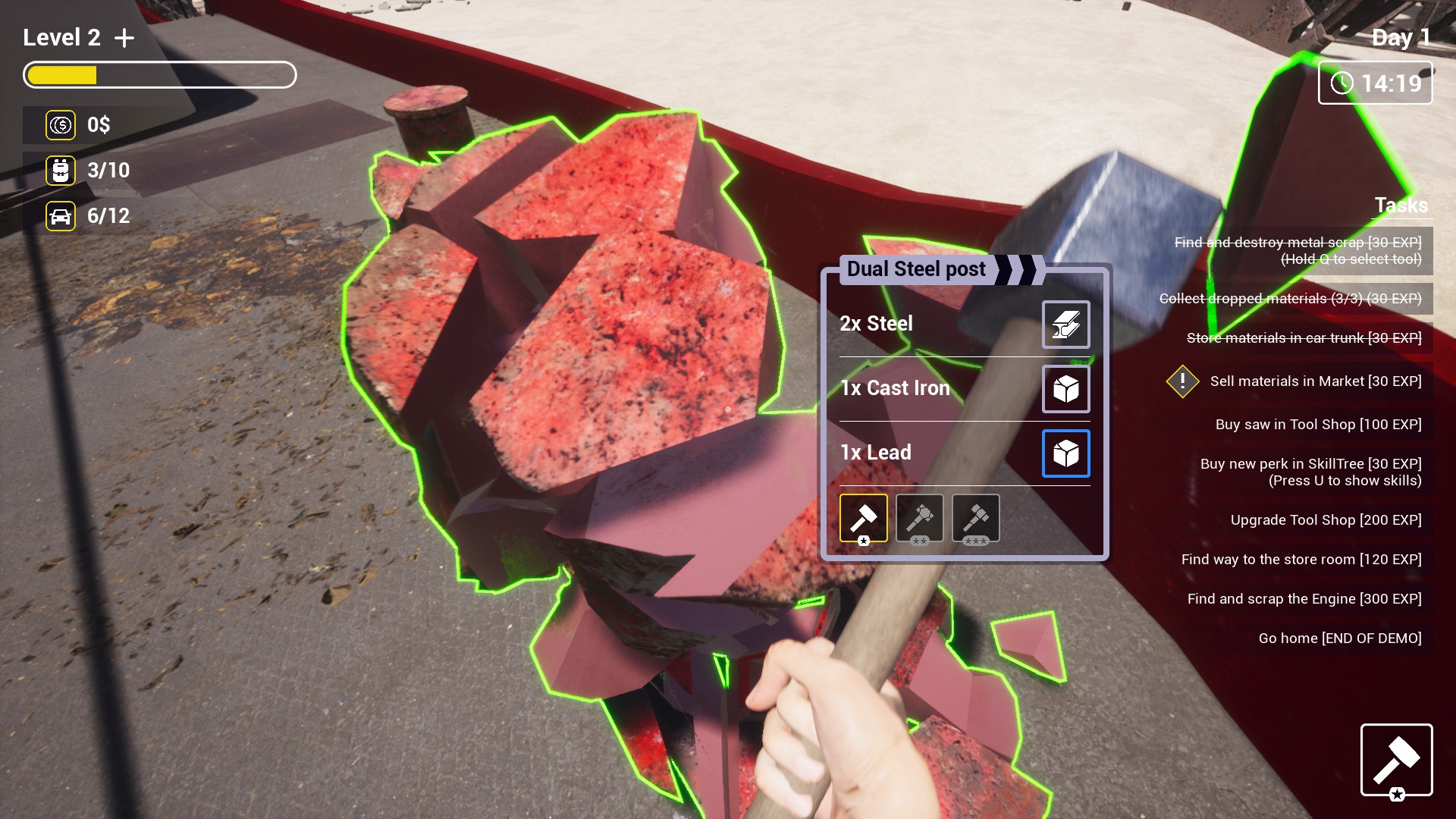
Task: Click the clock icon next to 14:19
Action: [1341, 83]
